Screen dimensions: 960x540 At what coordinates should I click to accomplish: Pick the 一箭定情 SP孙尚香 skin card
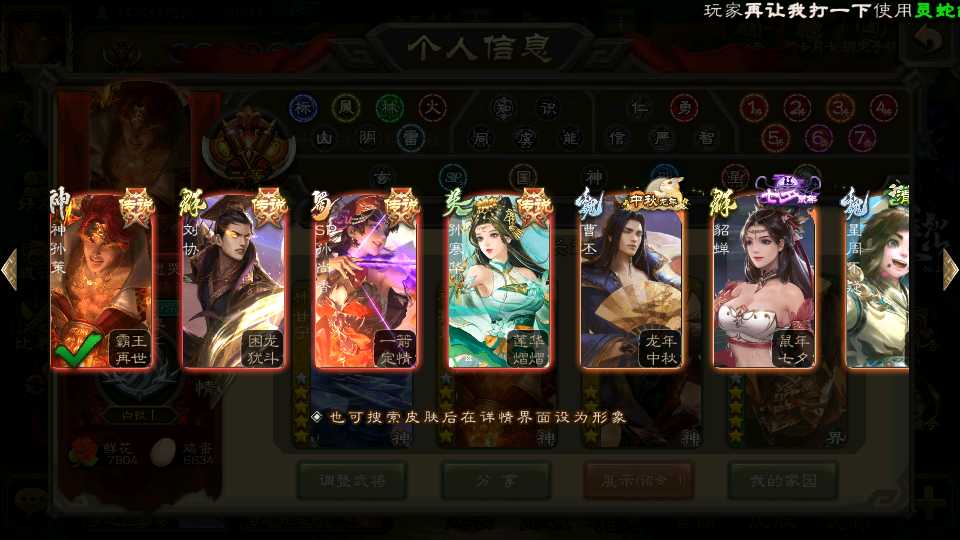tap(366, 282)
